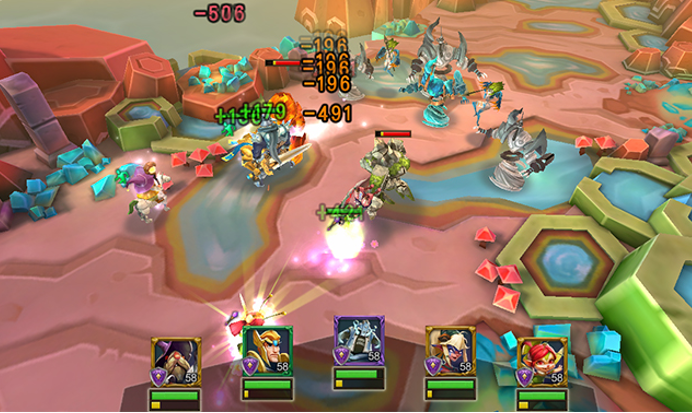Choose the stone golem hero portrait

[356, 341]
